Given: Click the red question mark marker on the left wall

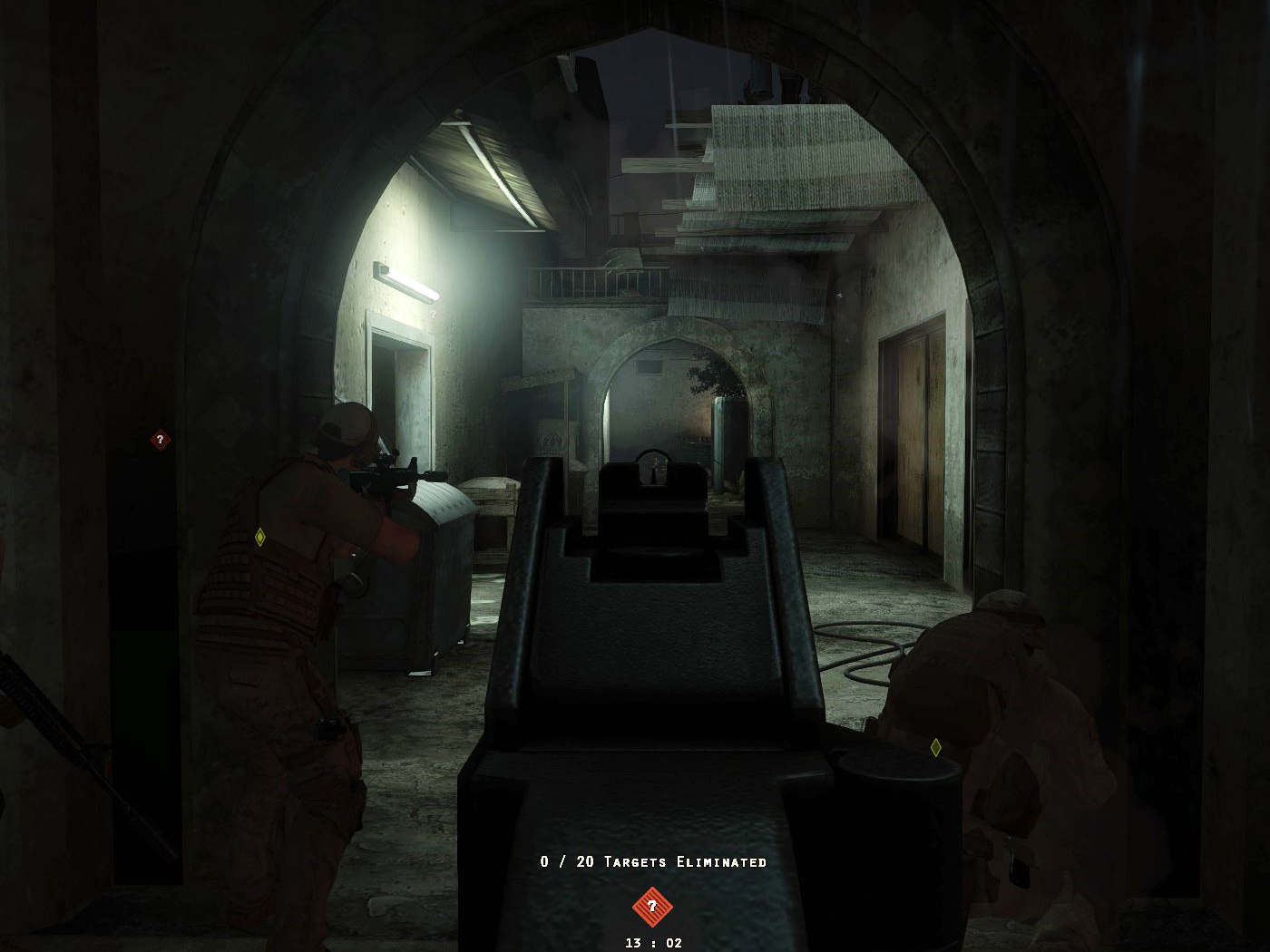Looking at the screenshot, I should tap(159, 439).
